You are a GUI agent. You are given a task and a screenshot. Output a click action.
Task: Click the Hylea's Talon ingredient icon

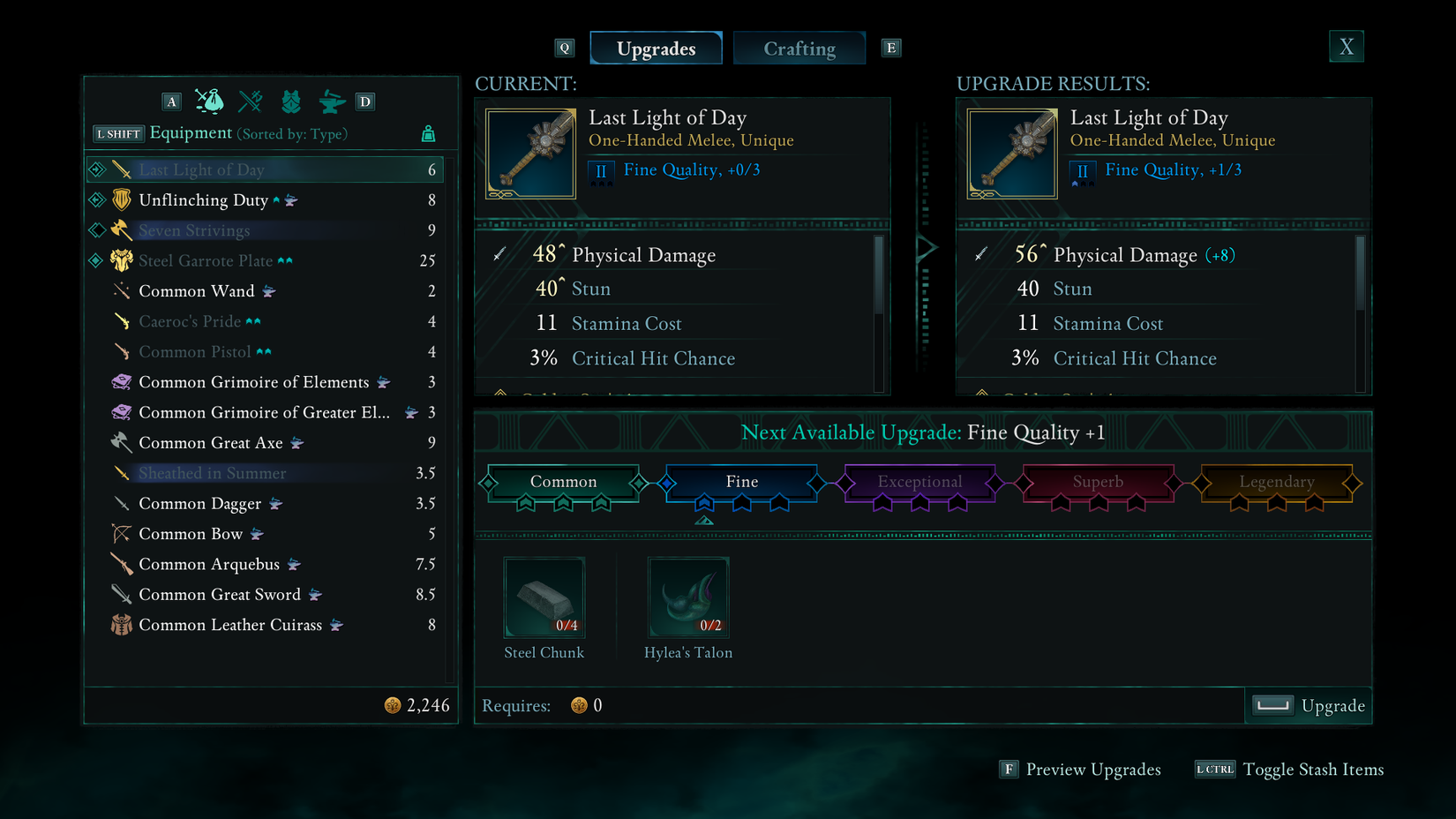tap(688, 597)
